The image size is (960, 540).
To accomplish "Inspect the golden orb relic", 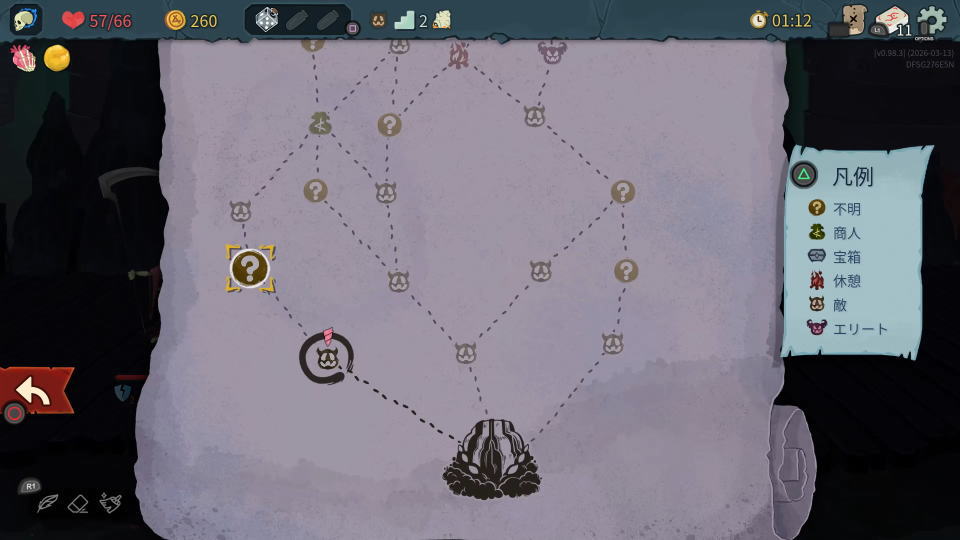I will coord(57,58).
